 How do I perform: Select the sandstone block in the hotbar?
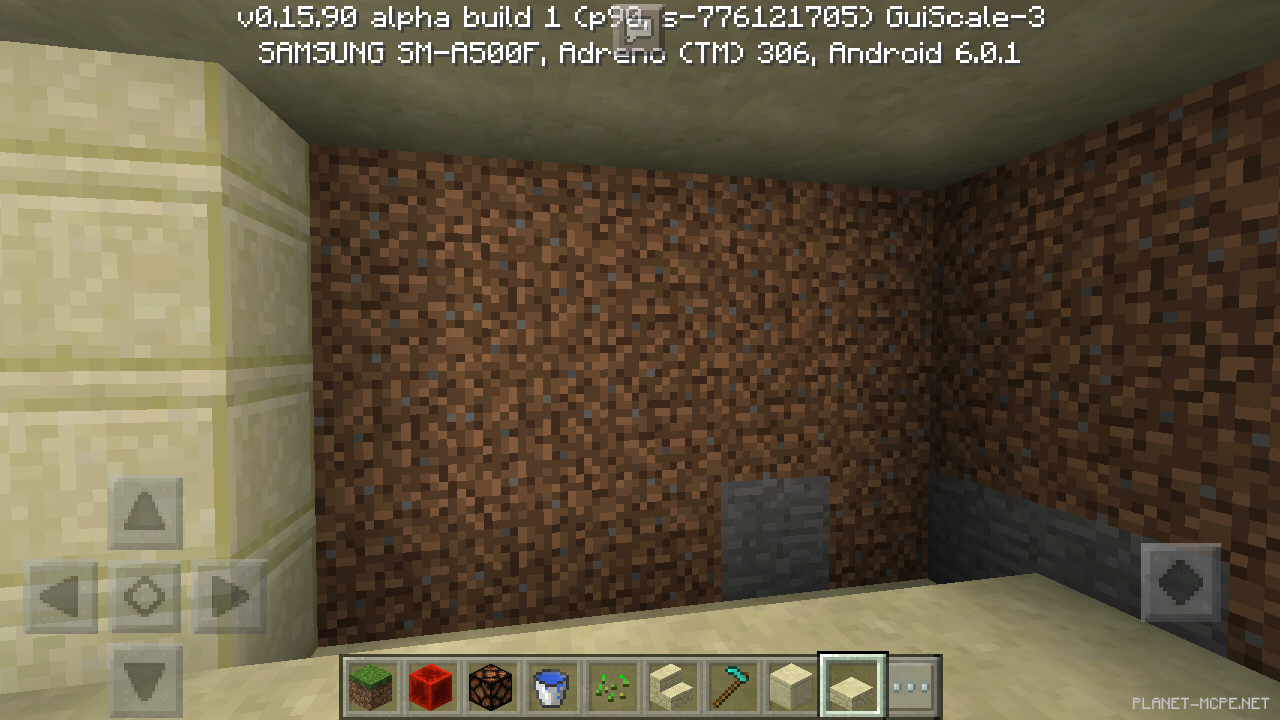[x=791, y=686]
